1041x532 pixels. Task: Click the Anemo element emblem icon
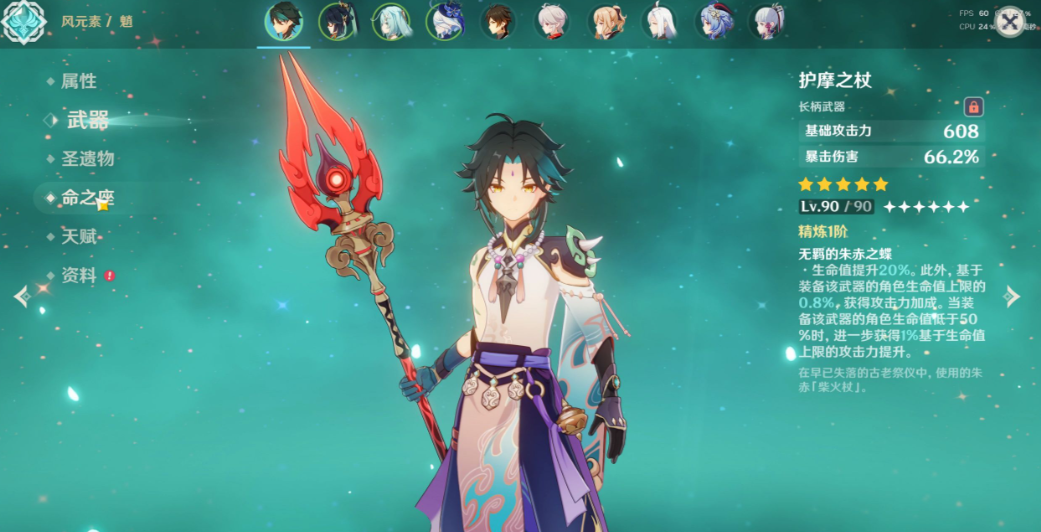[23, 22]
